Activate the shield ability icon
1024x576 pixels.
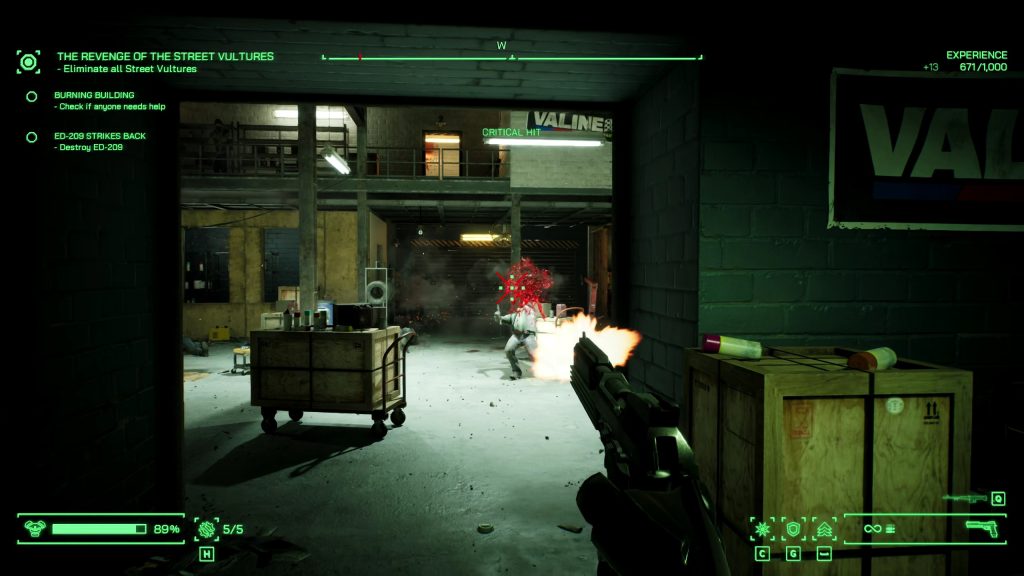(x=794, y=529)
